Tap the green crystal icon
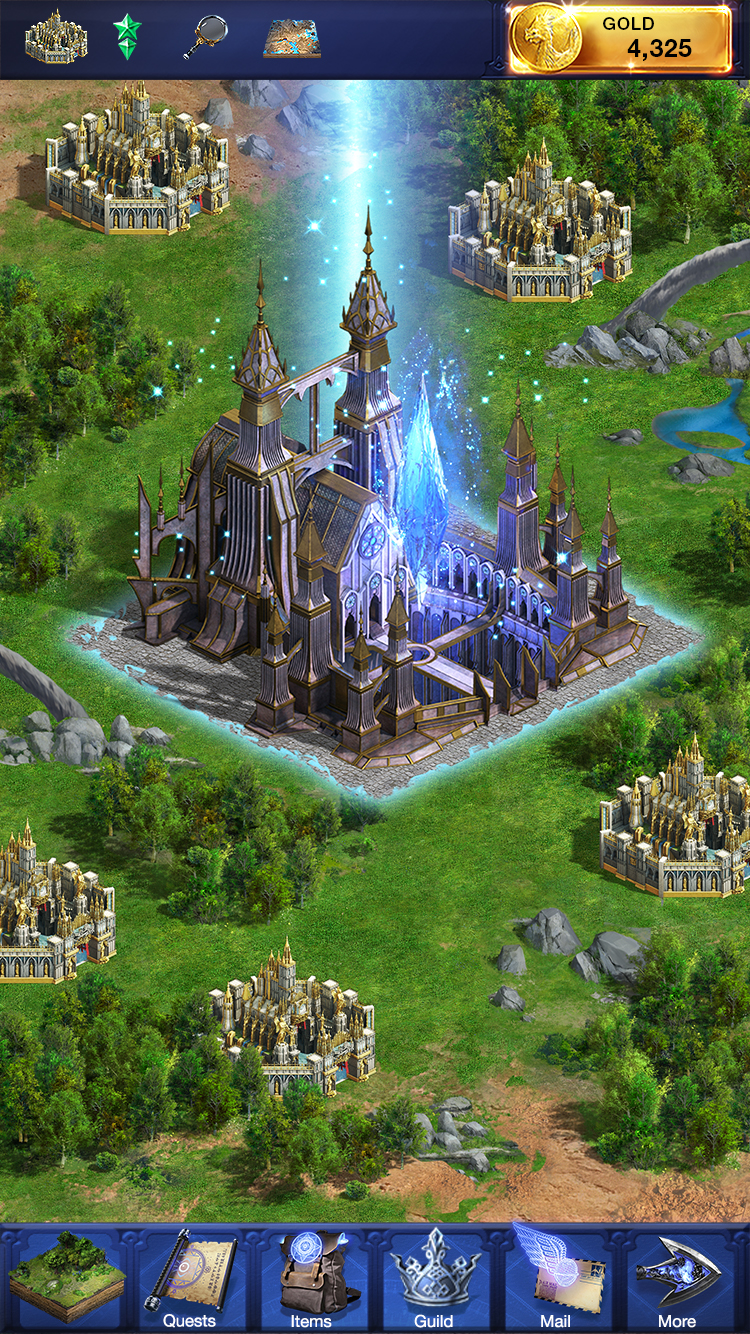The width and height of the screenshot is (750, 1334). click(x=127, y=38)
